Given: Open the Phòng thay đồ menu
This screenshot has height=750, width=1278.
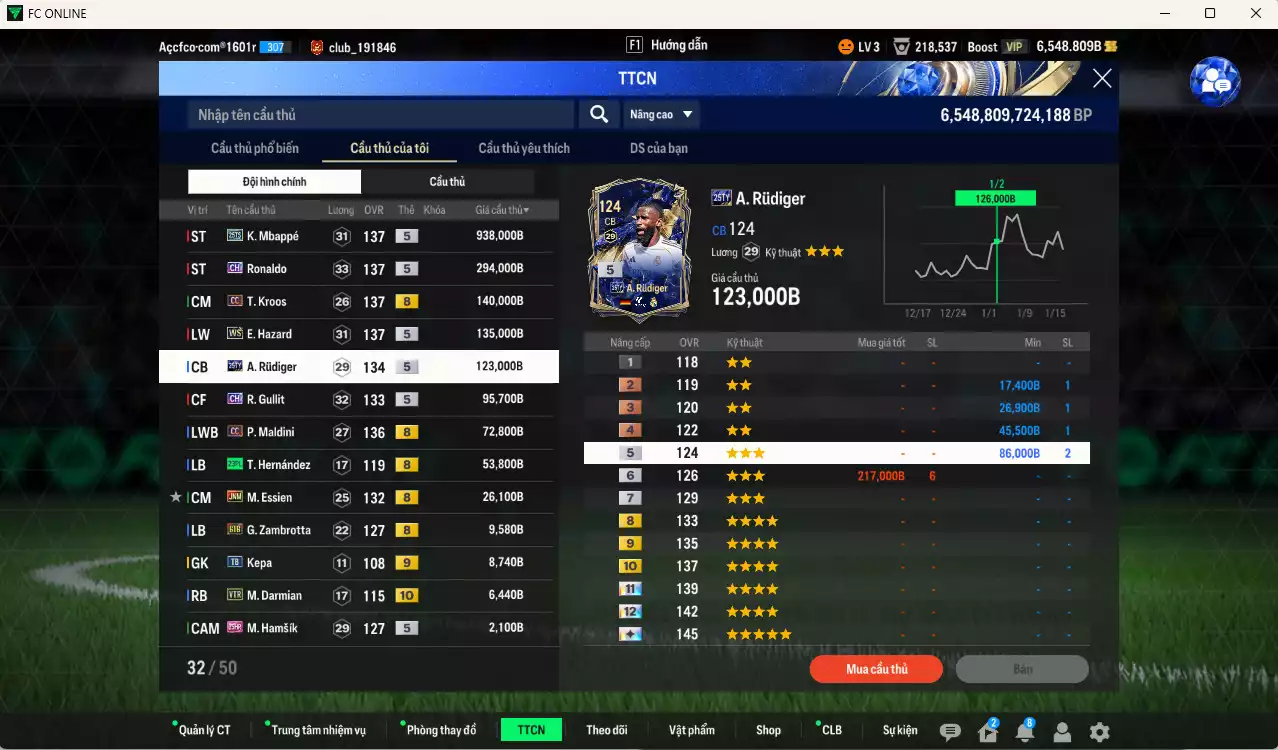Looking at the screenshot, I should pos(441,730).
